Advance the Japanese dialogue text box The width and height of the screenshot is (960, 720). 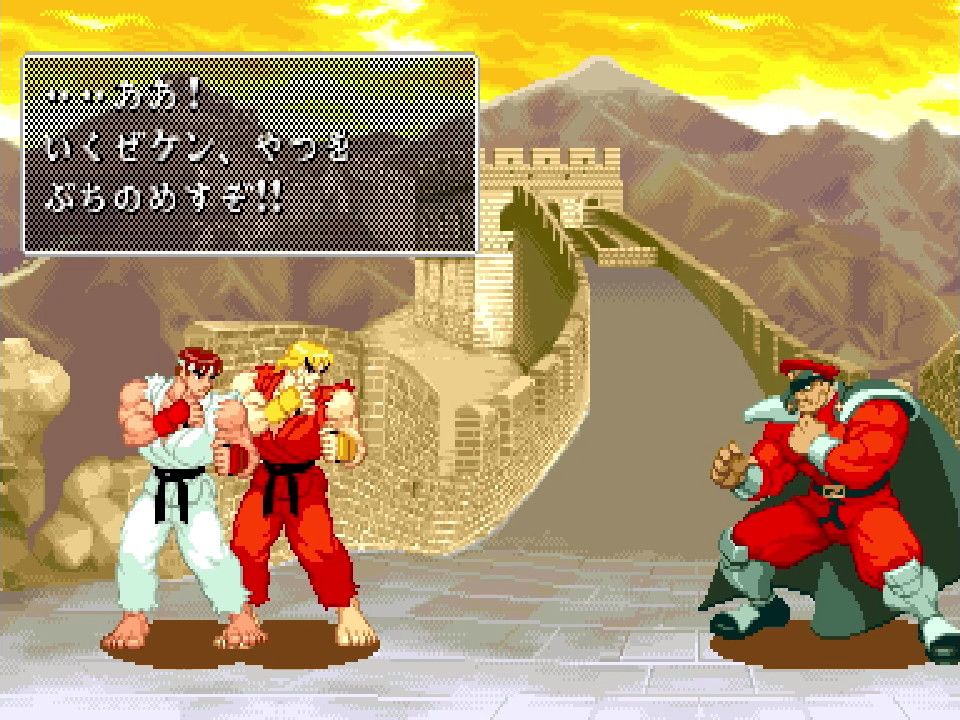coord(249,154)
